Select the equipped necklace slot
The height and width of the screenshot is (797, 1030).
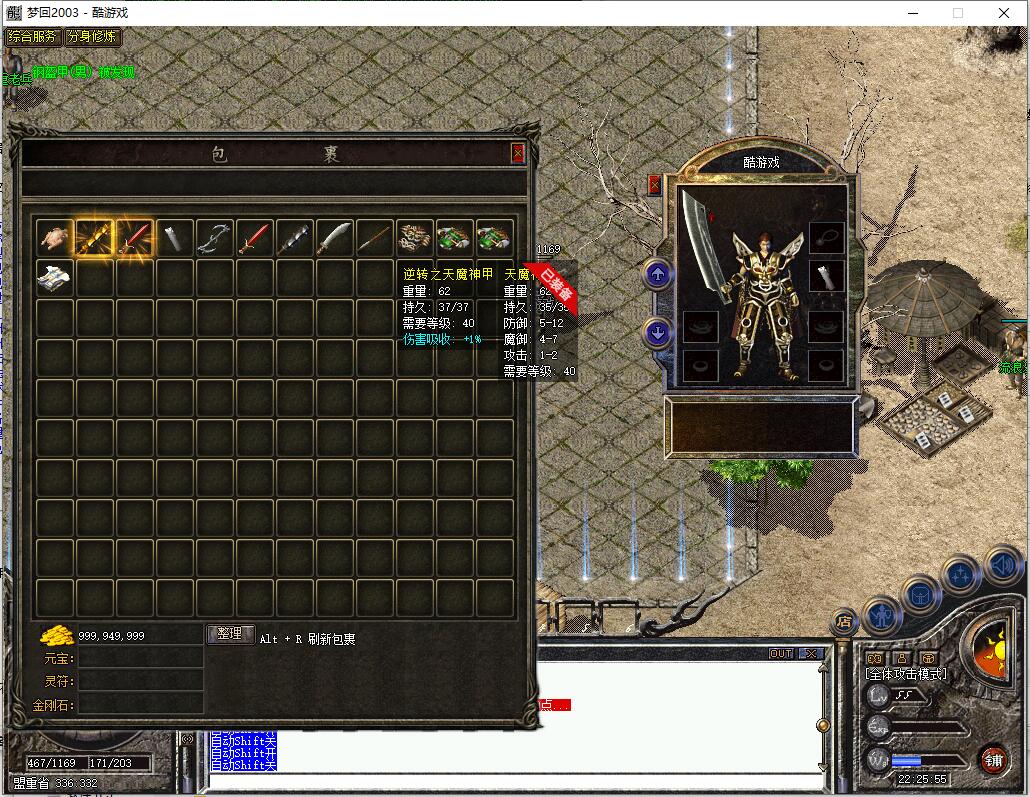(x=826, y=236)
